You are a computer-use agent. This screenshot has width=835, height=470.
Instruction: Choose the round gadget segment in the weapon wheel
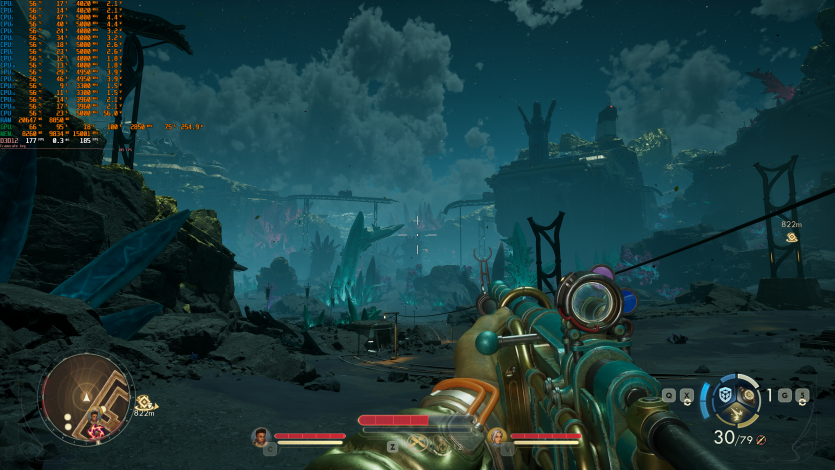[x=749, y=396]
